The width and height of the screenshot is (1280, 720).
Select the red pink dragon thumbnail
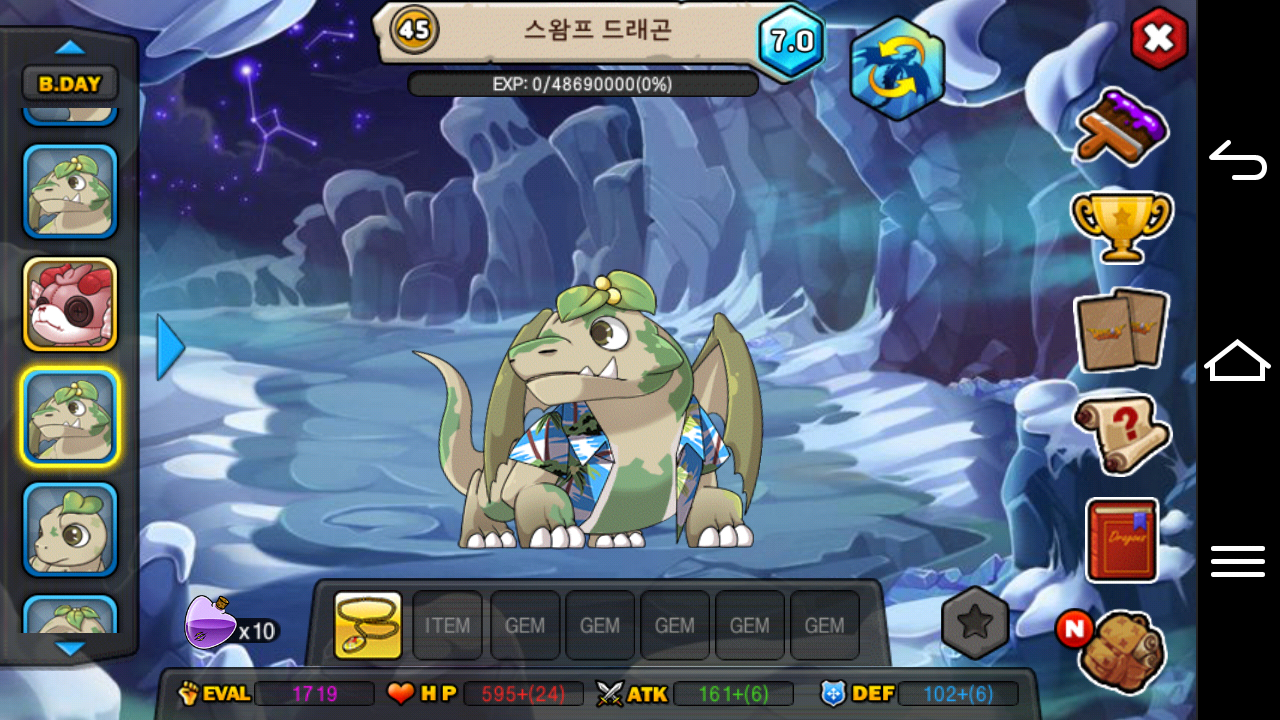pos(70,304)
